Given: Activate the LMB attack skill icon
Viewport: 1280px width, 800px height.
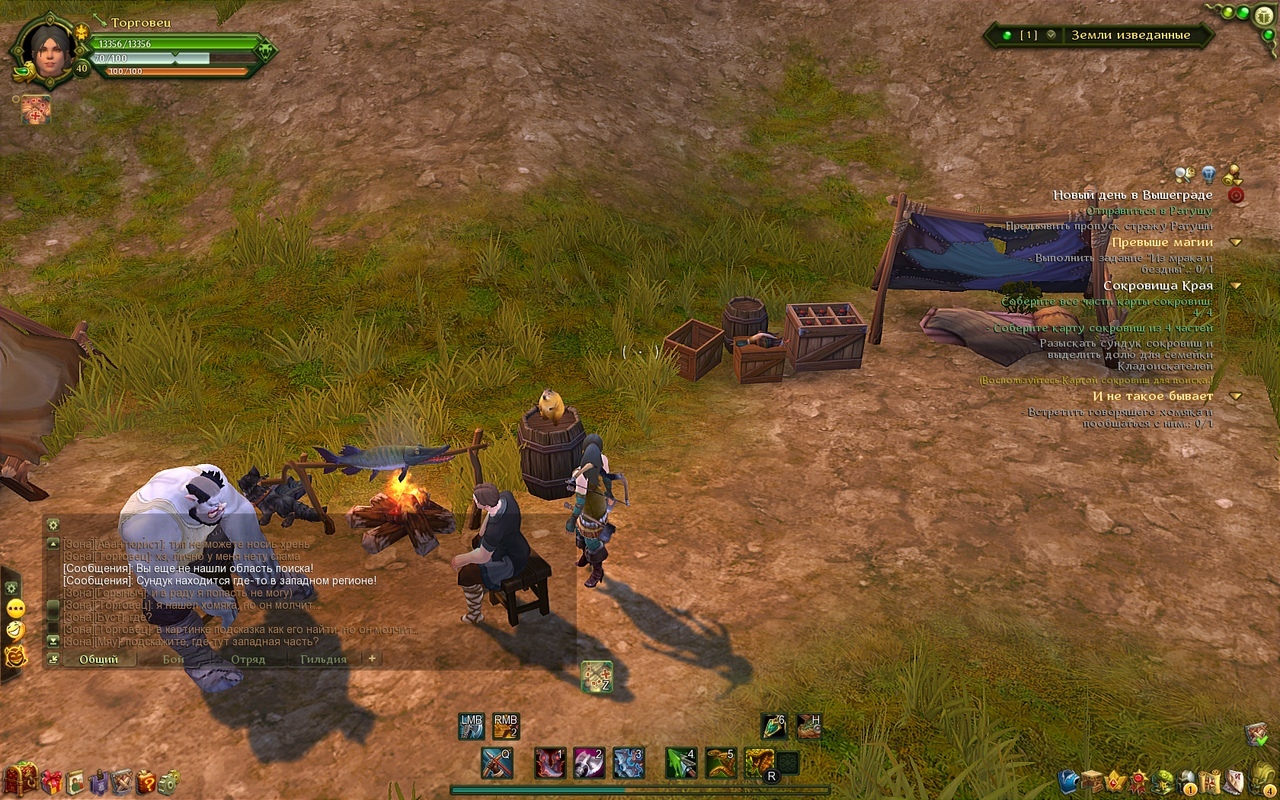Looking at the screenshot, I should coord(471,726).
